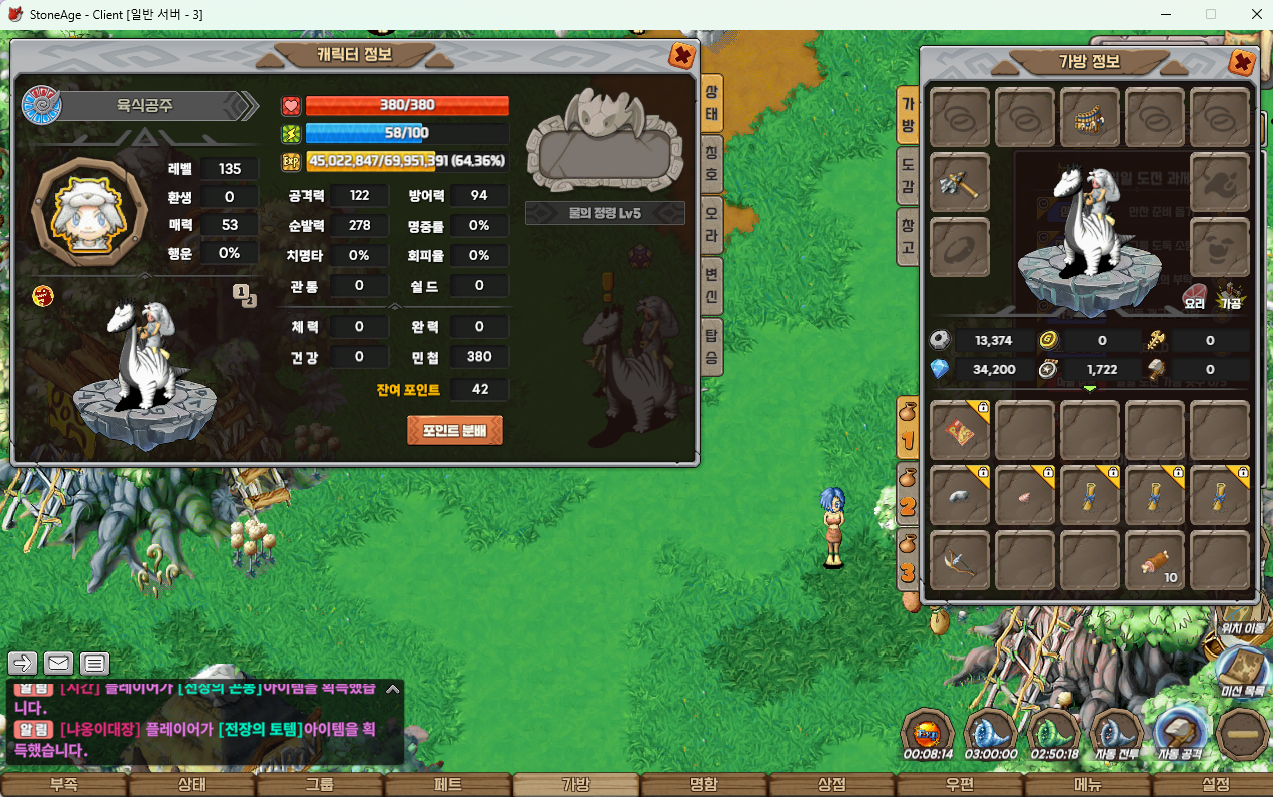Choose the meat item stack of 10
This screenshot has width=1273, height=797.
[x=1155, y=560]
